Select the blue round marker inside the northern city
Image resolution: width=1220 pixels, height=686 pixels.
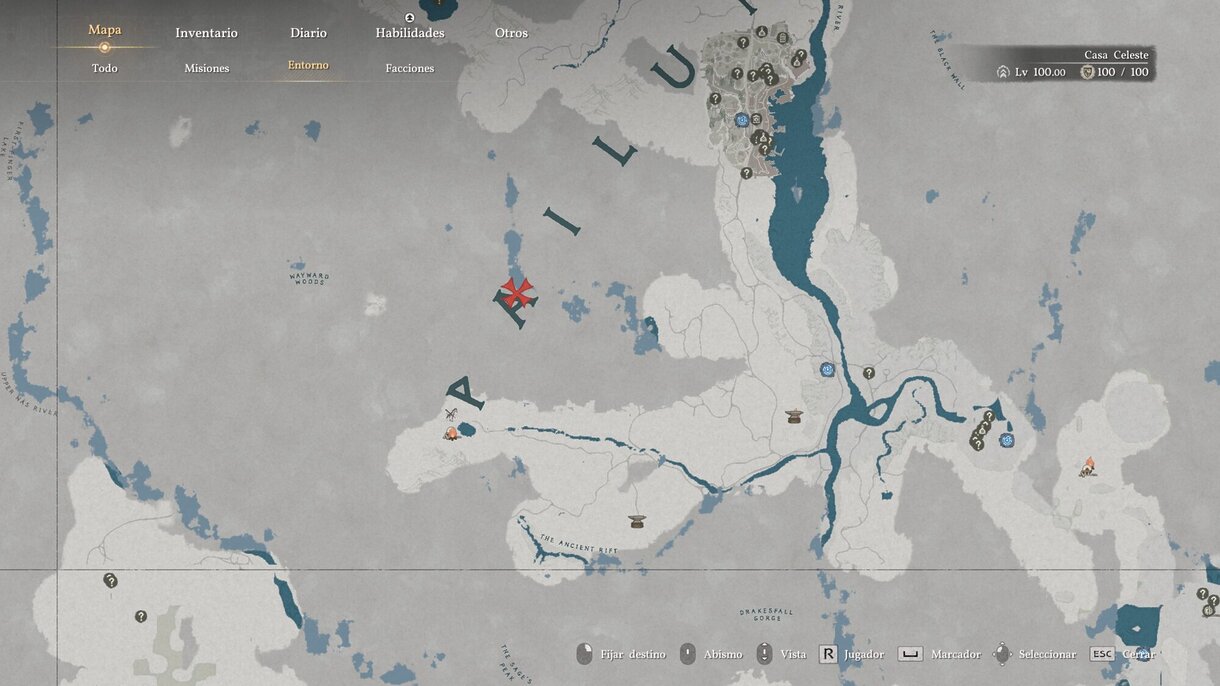pyautogui.click(x=742, y=120)
